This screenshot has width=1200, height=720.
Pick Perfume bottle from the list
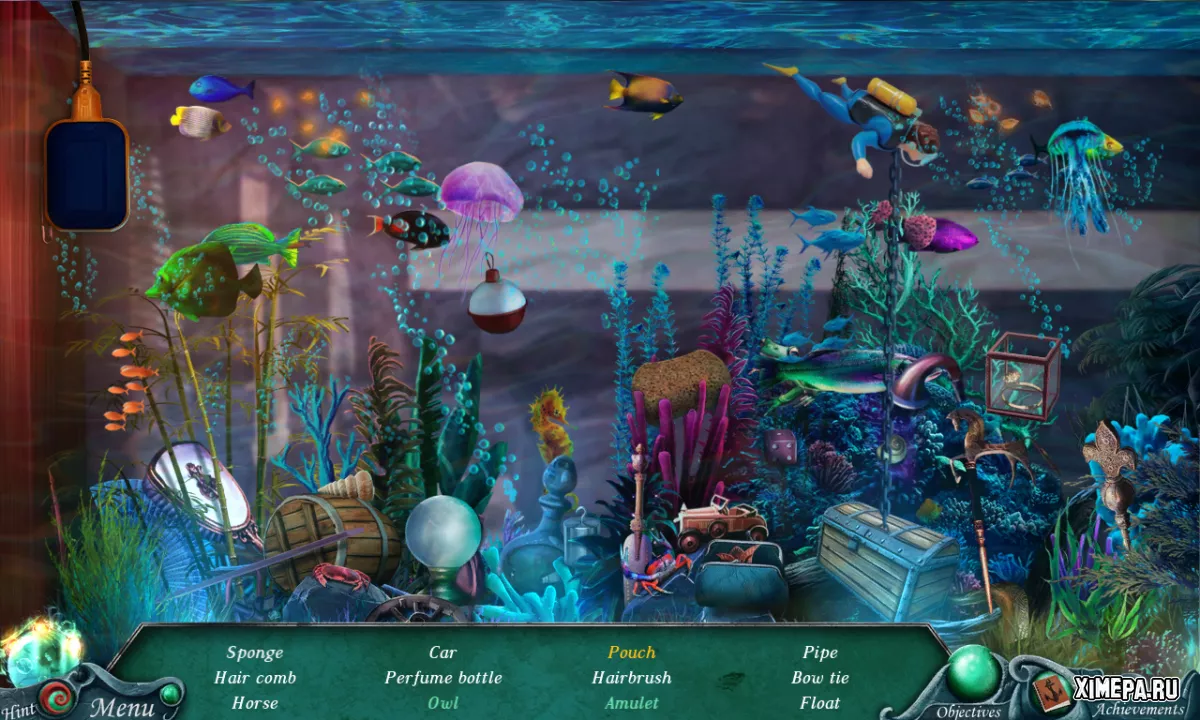point(443,677)
